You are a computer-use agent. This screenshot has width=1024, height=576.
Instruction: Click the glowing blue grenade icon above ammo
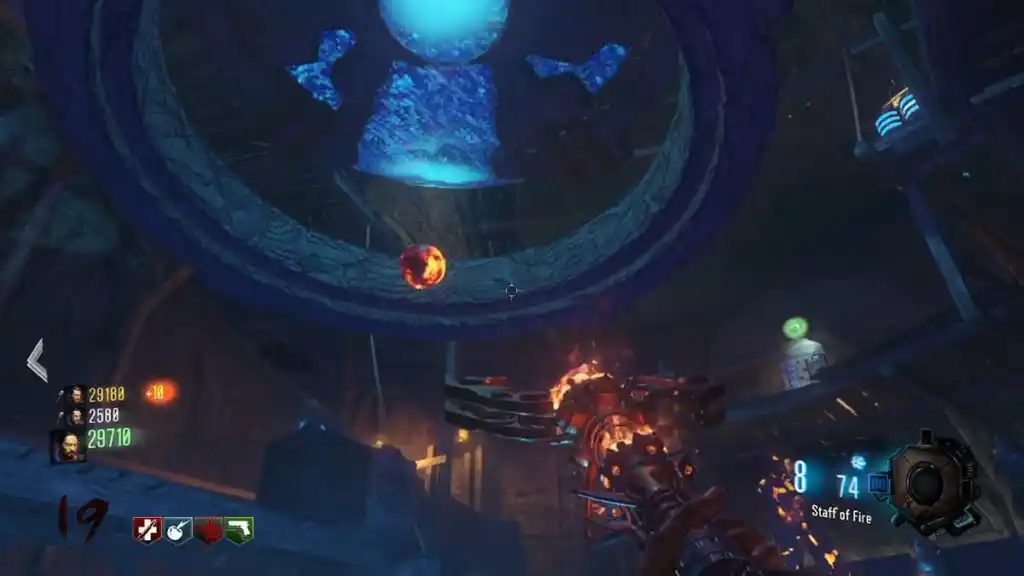click(857, 462)
